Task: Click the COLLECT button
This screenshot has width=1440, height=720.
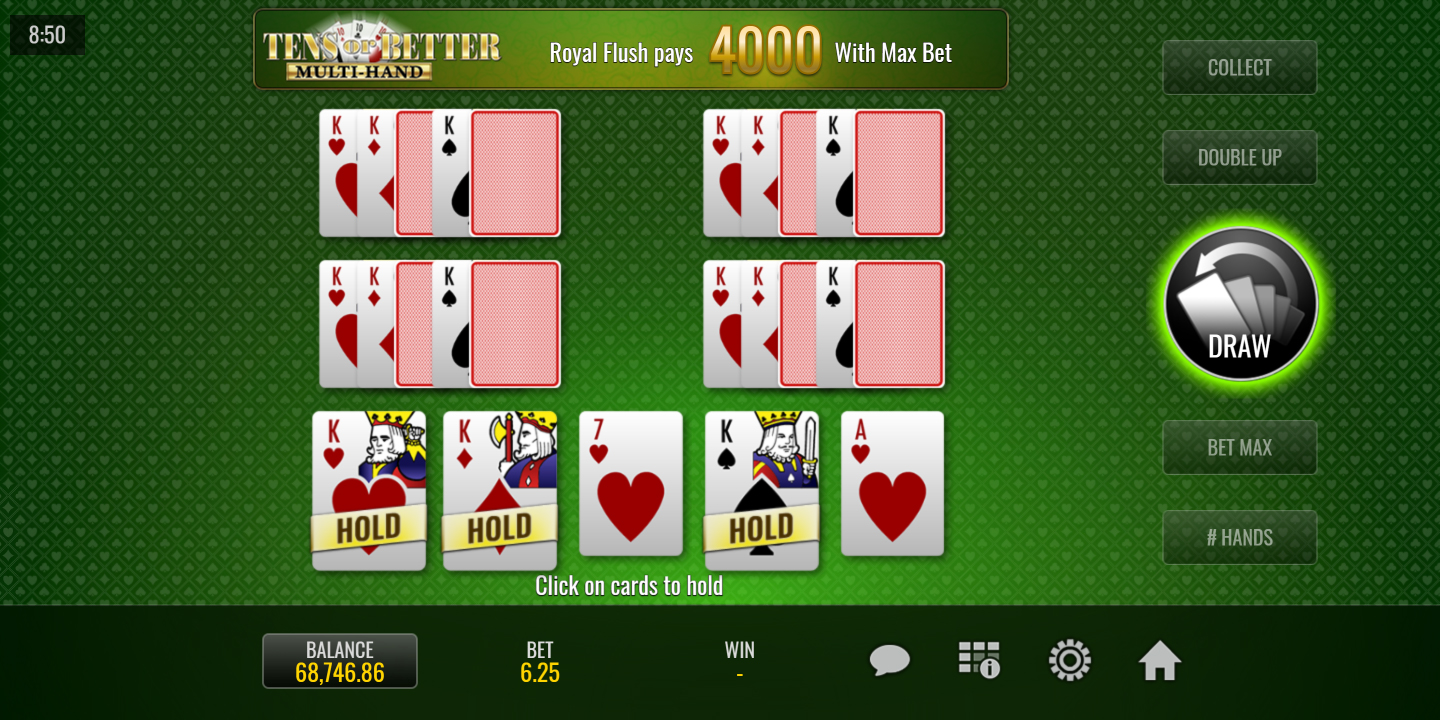Action: pyautogui.click(x=1239, y=68)
